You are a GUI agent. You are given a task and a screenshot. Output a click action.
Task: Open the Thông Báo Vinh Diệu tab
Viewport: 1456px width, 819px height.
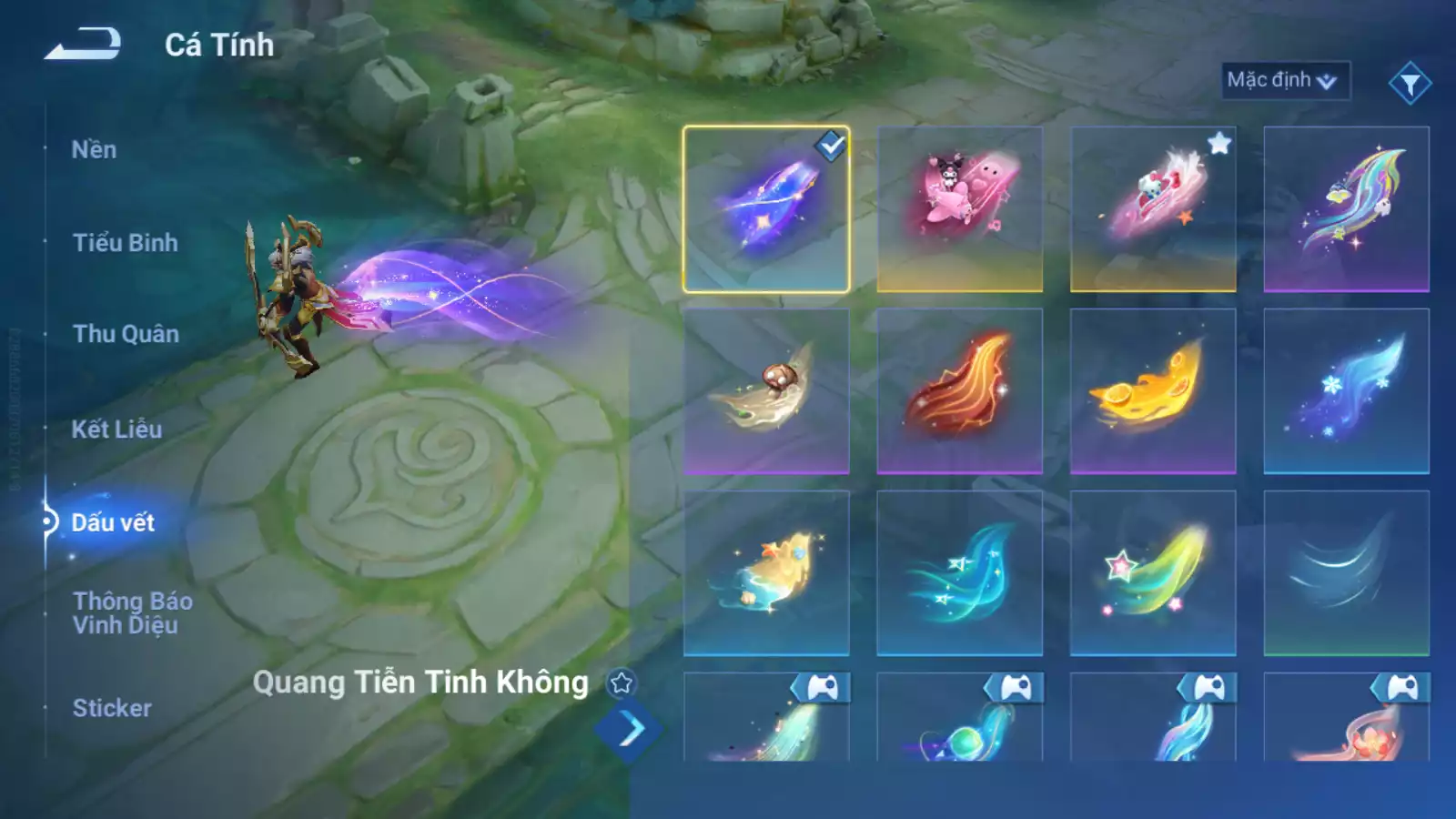(133, 612)
